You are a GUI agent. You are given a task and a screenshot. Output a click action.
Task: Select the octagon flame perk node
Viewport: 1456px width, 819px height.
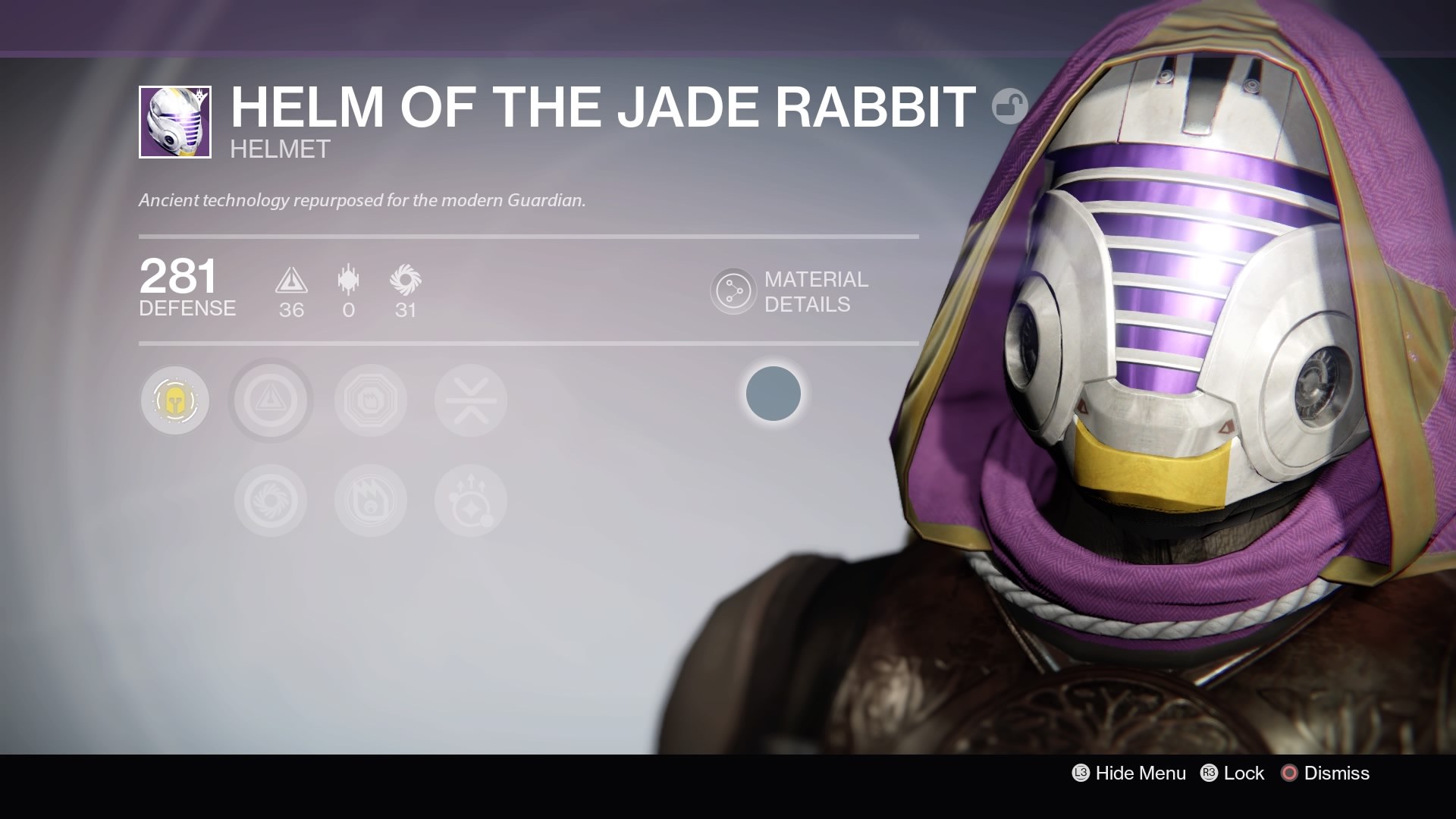tap(371, 400)
